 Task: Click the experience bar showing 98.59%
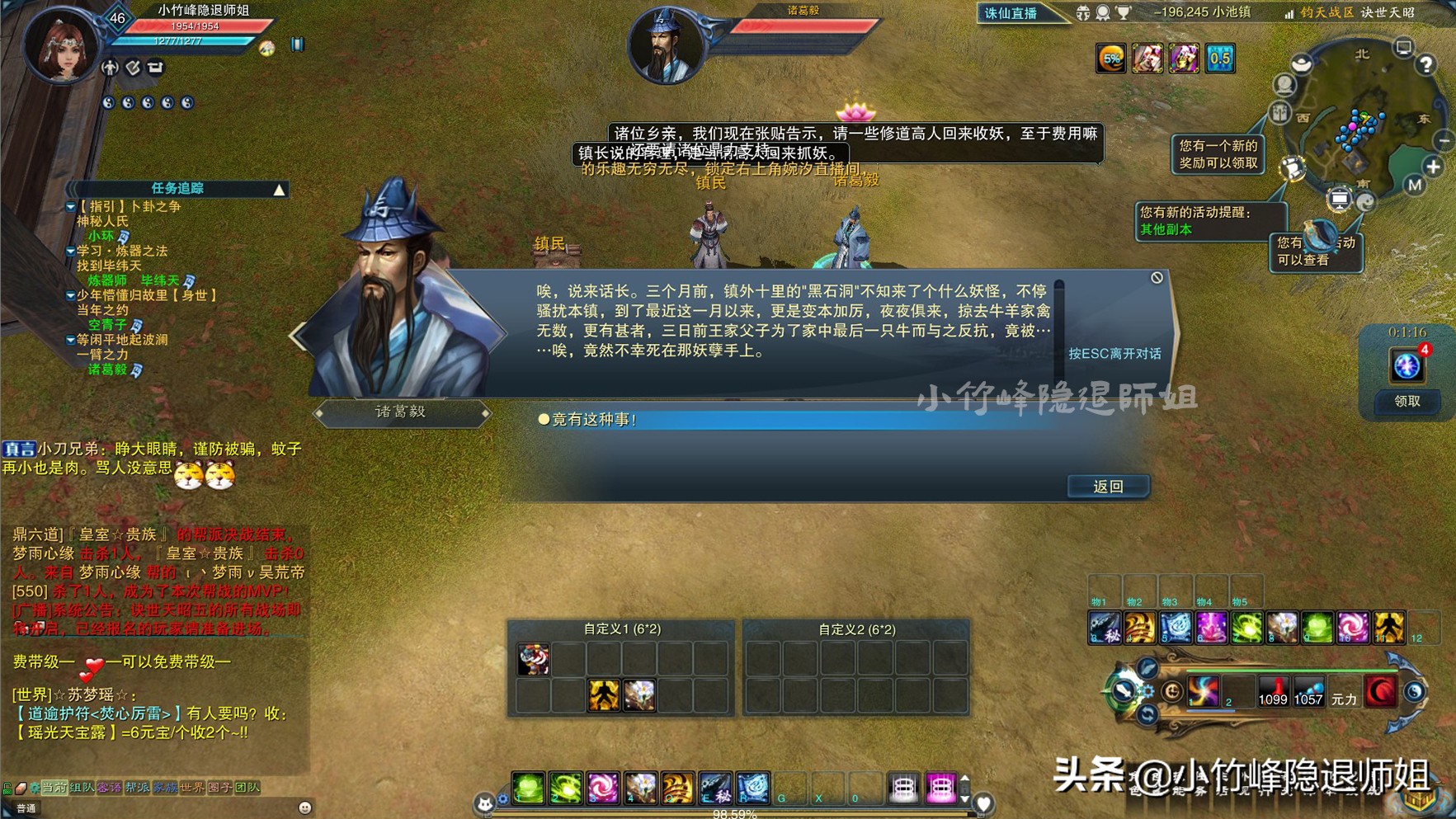tap(734, 812)
